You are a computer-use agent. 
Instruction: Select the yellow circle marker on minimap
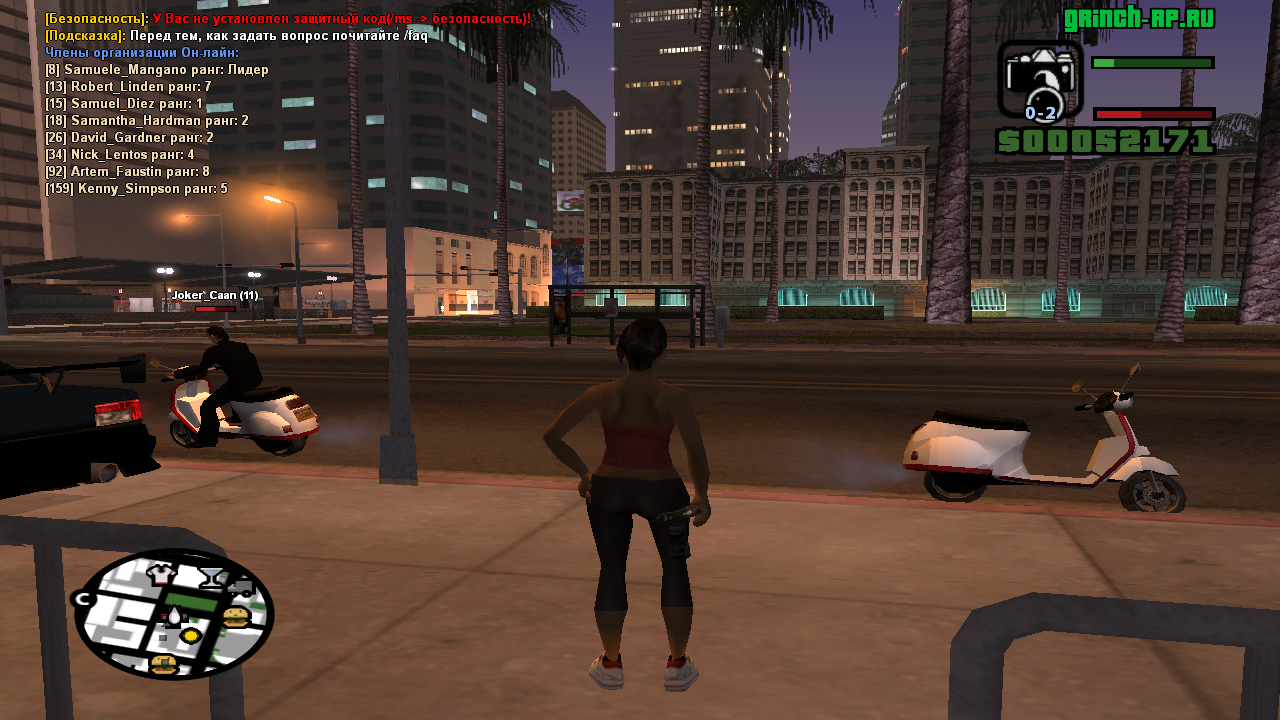pos(190,635)
